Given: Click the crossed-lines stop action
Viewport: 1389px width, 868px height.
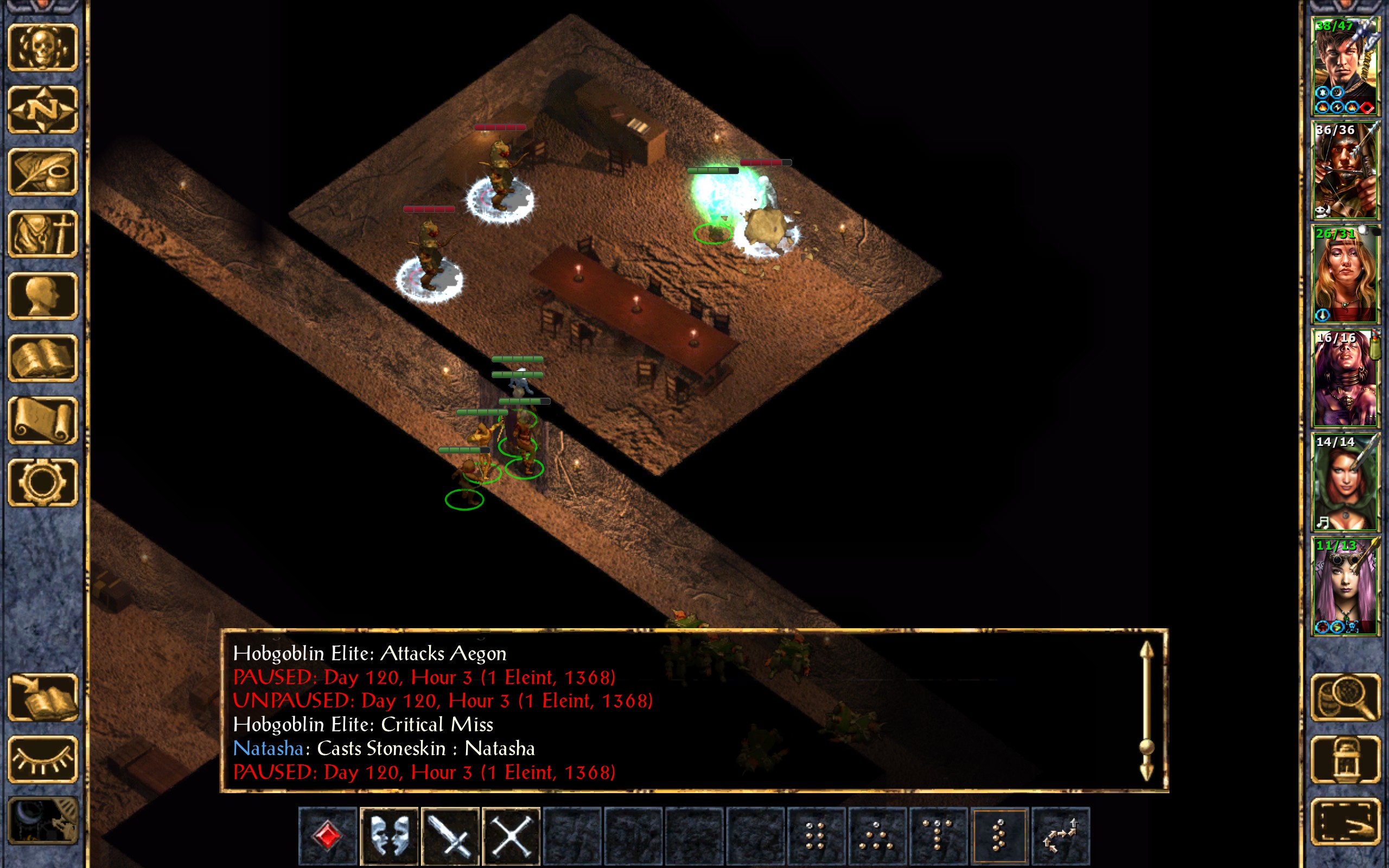Looking at the screenshot, I should point(512,835).
